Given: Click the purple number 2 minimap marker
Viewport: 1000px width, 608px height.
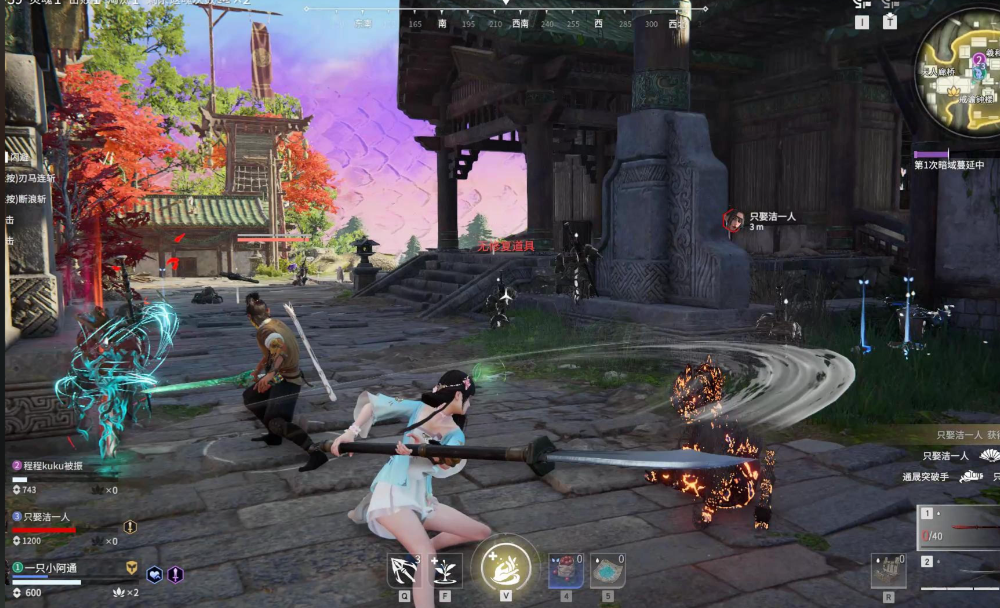Looking at the screenshot, I should (x=979, y=60).
